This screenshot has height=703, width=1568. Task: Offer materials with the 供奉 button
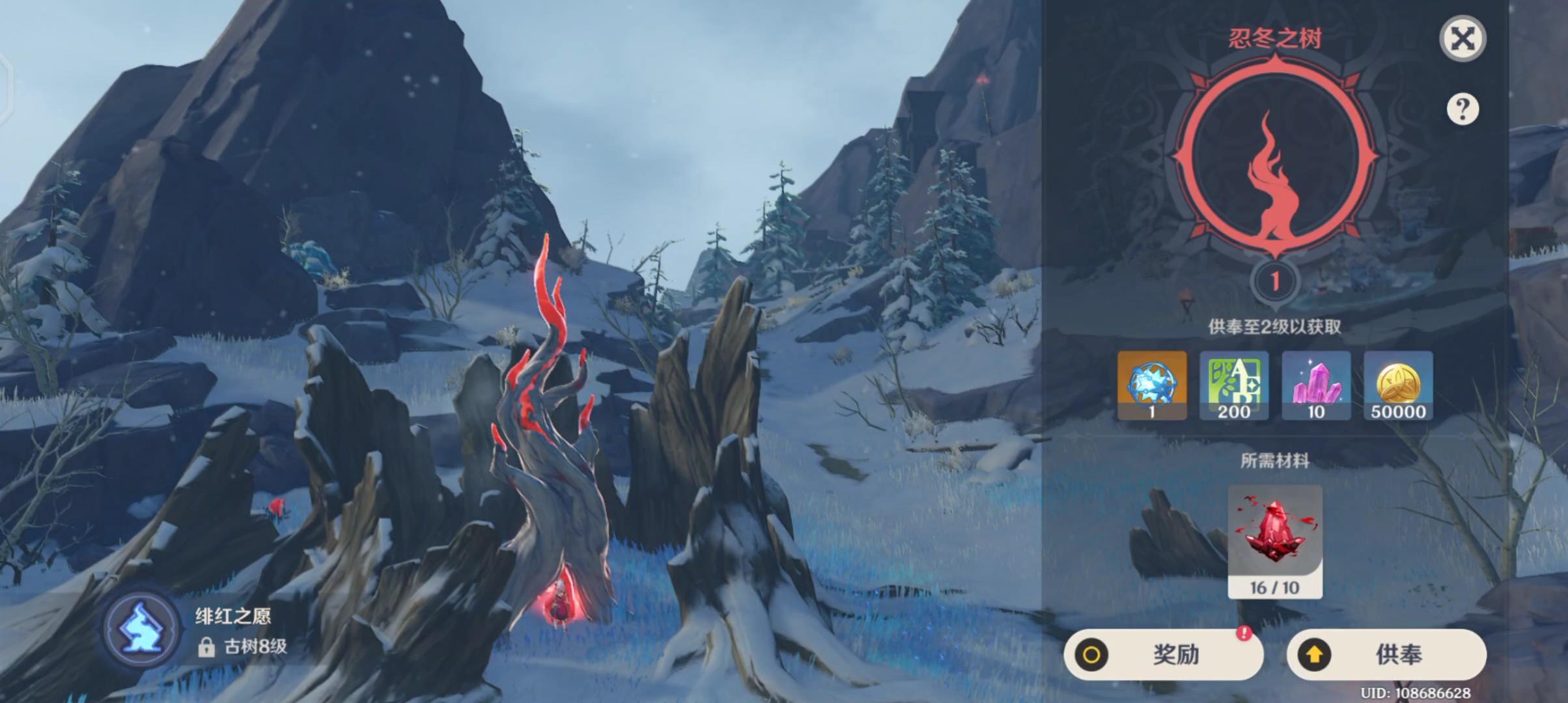1386,654
